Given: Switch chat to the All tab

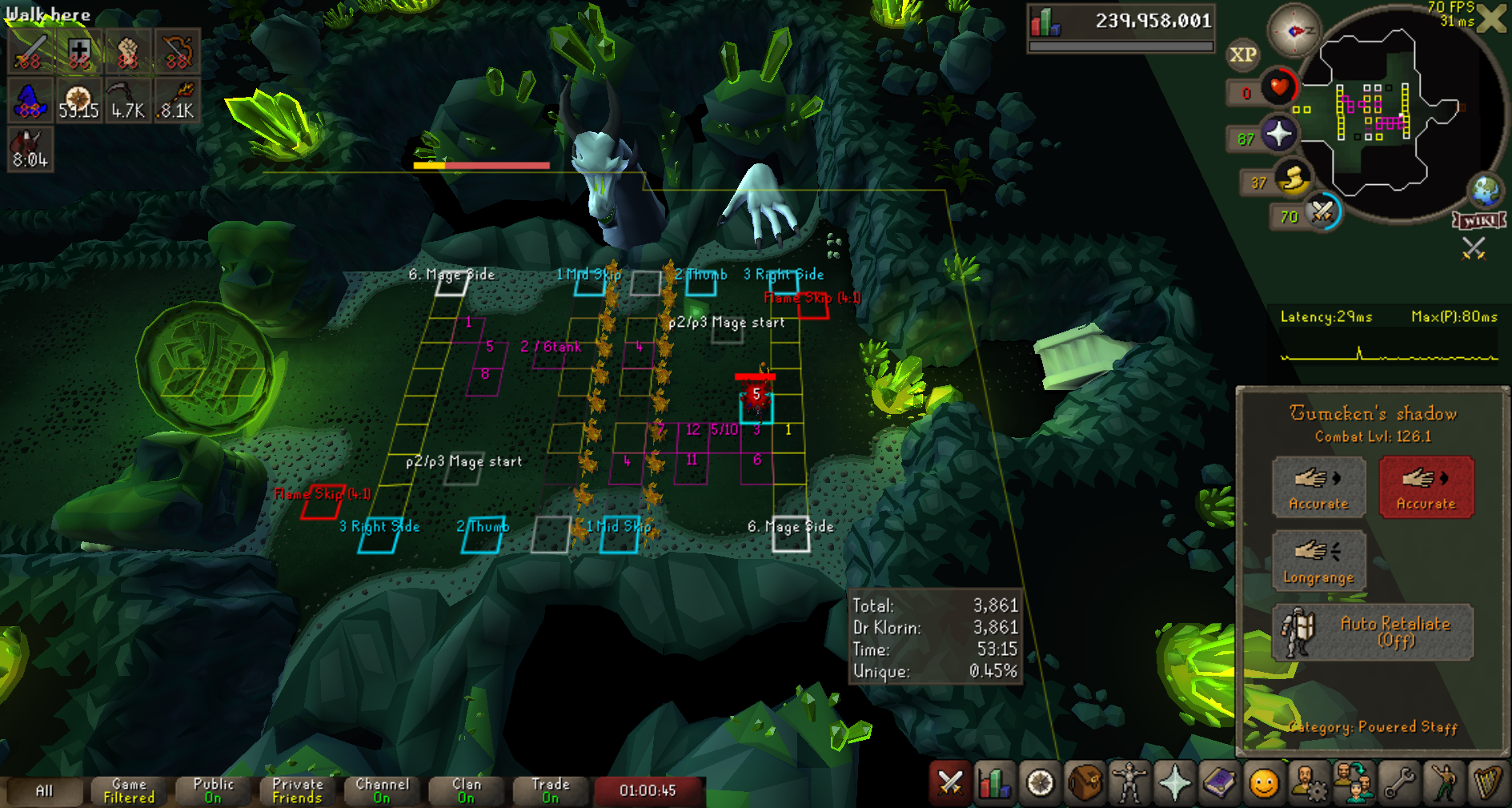Looking at the screenshot, I should 44,791.
